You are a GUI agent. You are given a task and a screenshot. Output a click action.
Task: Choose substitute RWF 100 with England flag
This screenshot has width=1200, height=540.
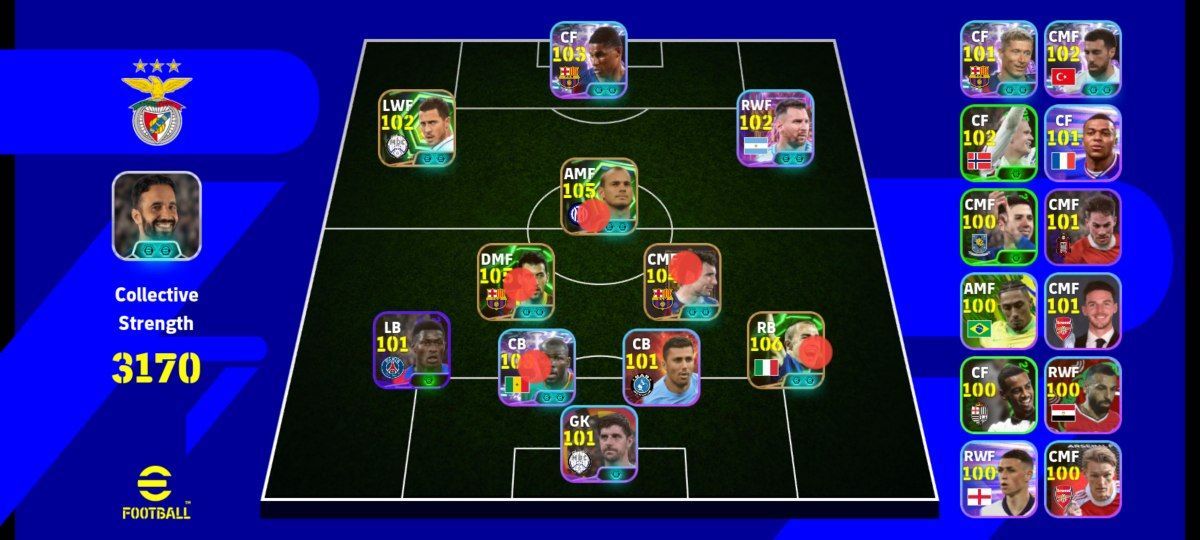click(998, 478)
